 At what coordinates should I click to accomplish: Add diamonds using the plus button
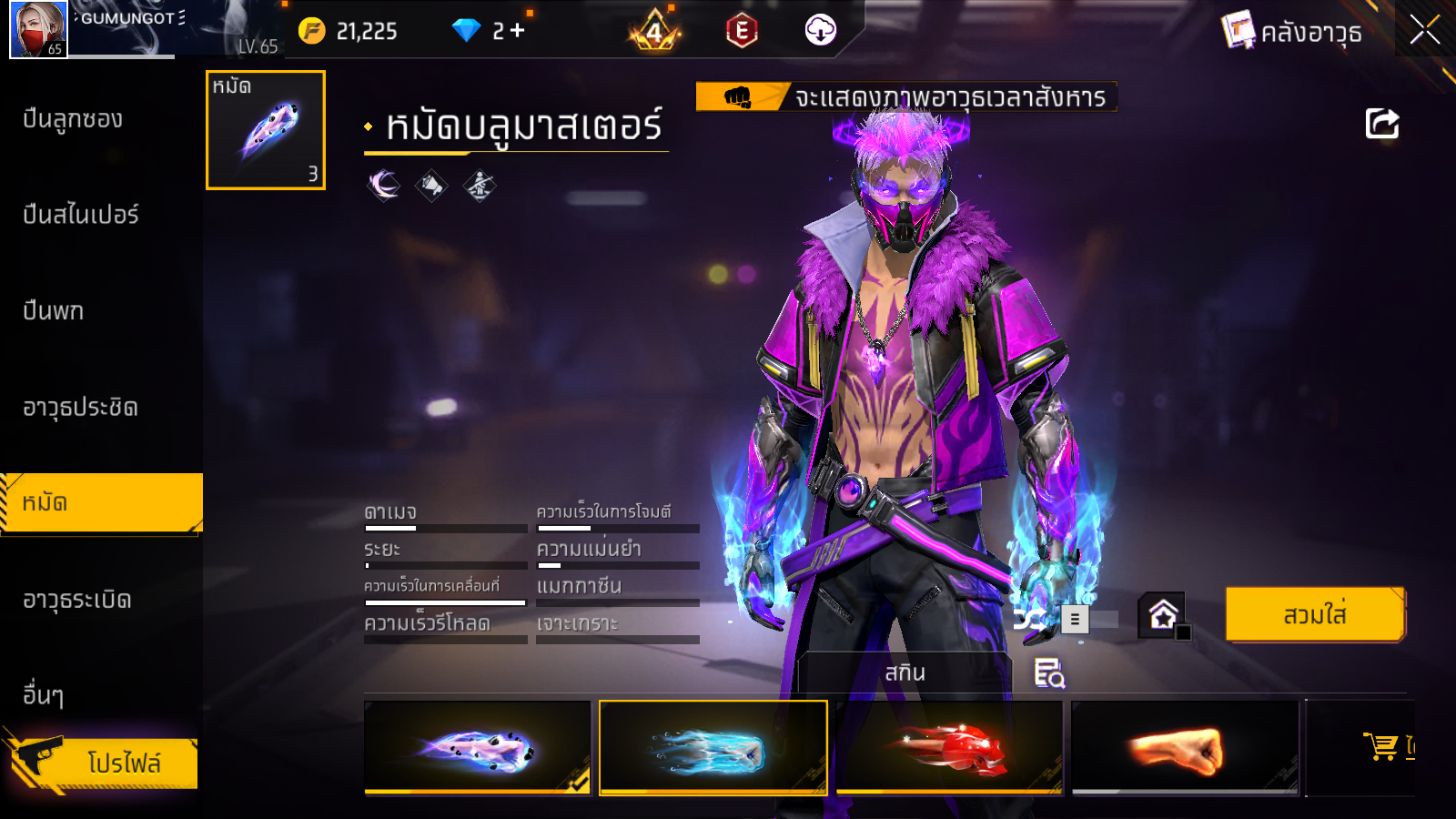point(518,31)
